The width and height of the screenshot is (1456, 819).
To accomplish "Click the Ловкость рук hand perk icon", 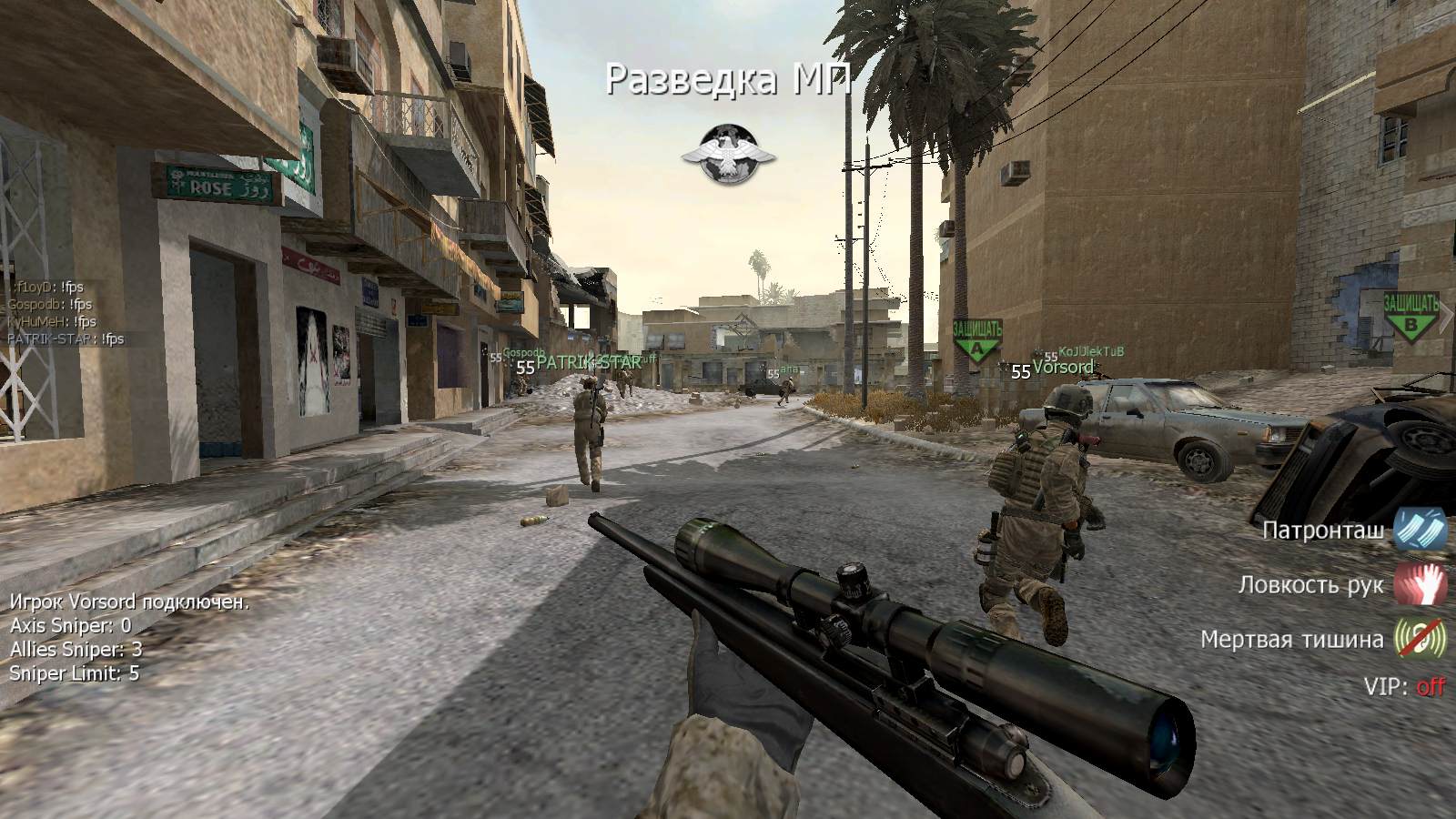I will (x=1420, y=583).
